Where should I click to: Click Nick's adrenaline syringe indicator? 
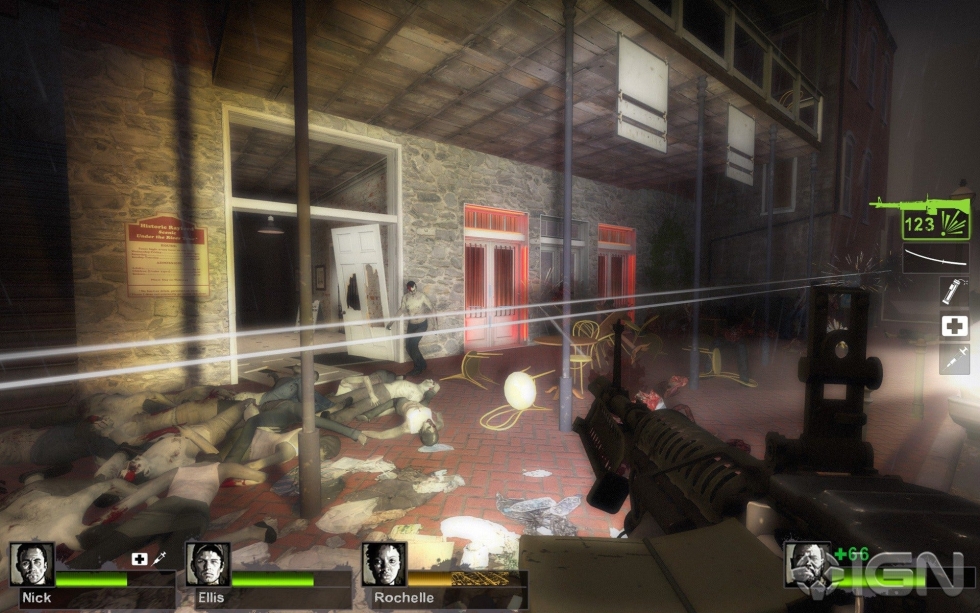pyautogui.click(x=159, y=558)
